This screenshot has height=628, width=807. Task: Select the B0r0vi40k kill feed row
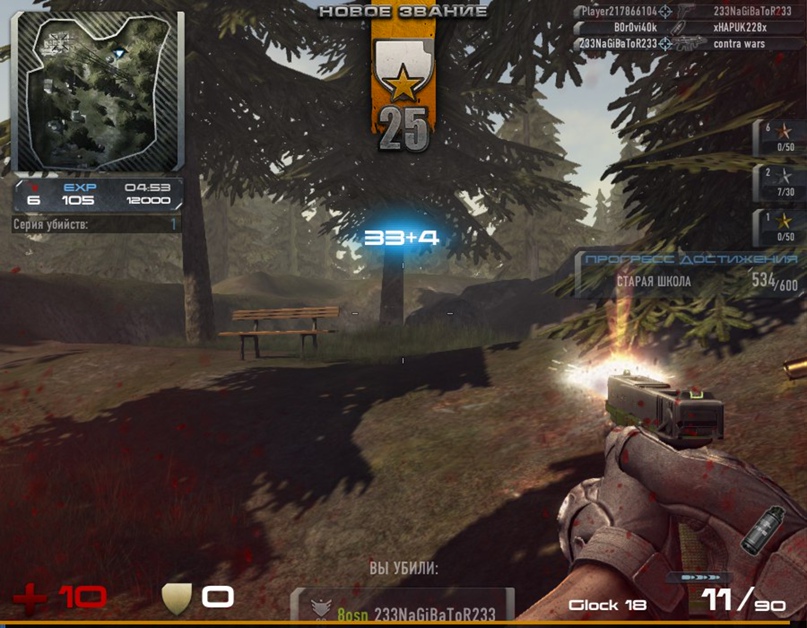click(x=692, y=27)
